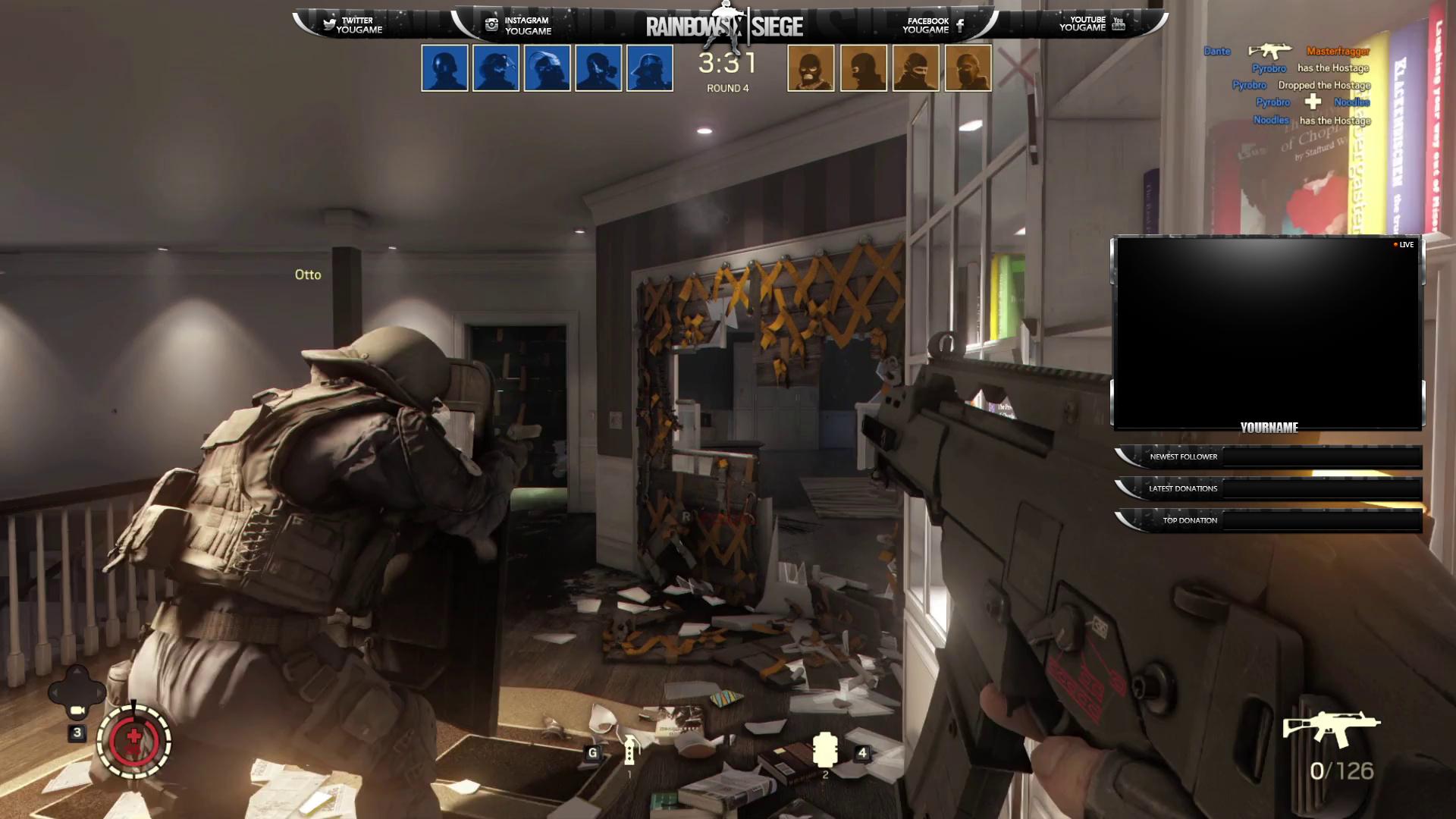
Task: Open the YouTube YOUGAME overlay link
Action: pyautogui.click(x=1092, y=24)
